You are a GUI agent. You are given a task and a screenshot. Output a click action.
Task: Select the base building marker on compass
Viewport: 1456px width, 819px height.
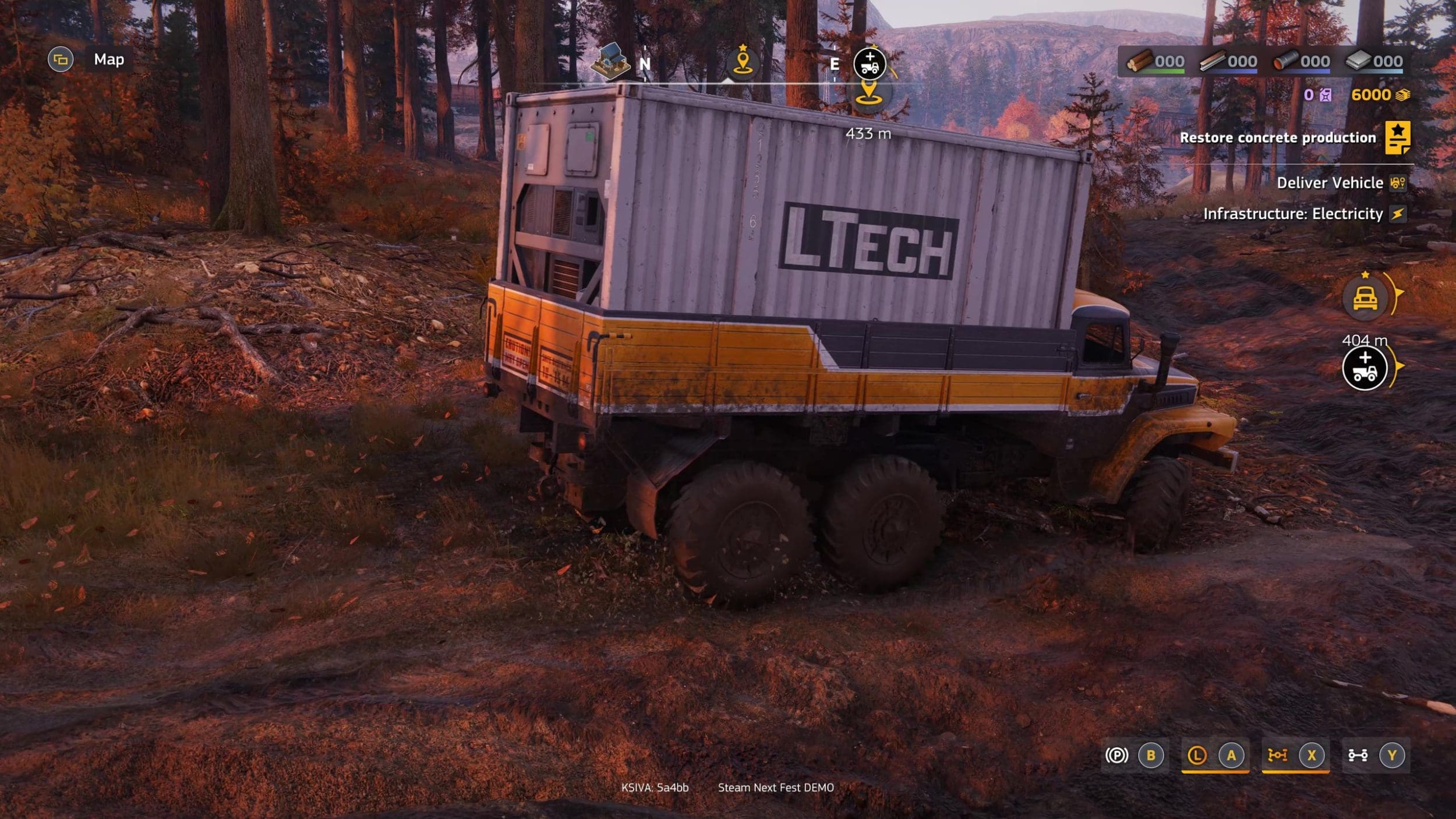610,62
